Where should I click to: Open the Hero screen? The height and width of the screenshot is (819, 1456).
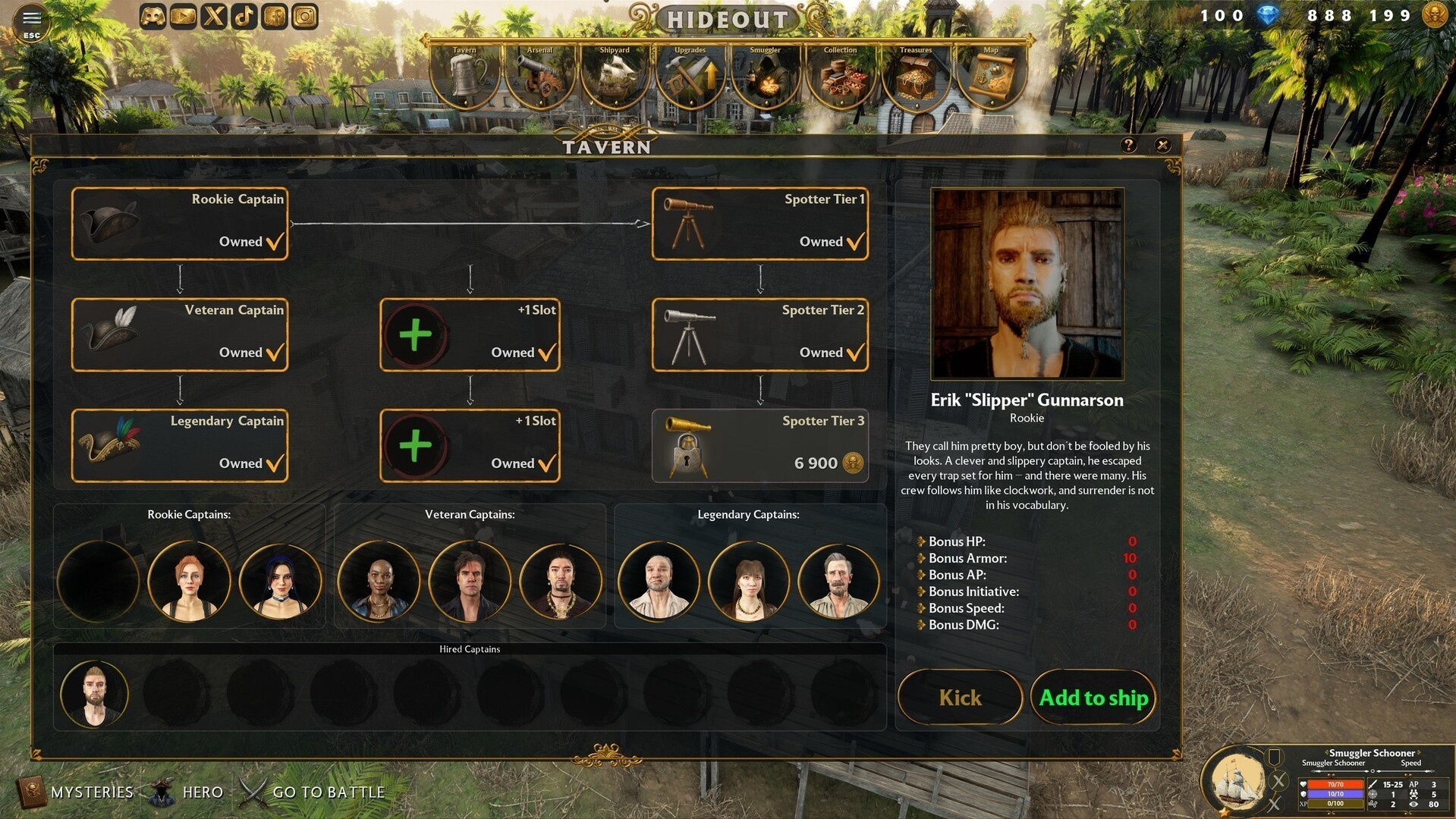tap(187, 792)
